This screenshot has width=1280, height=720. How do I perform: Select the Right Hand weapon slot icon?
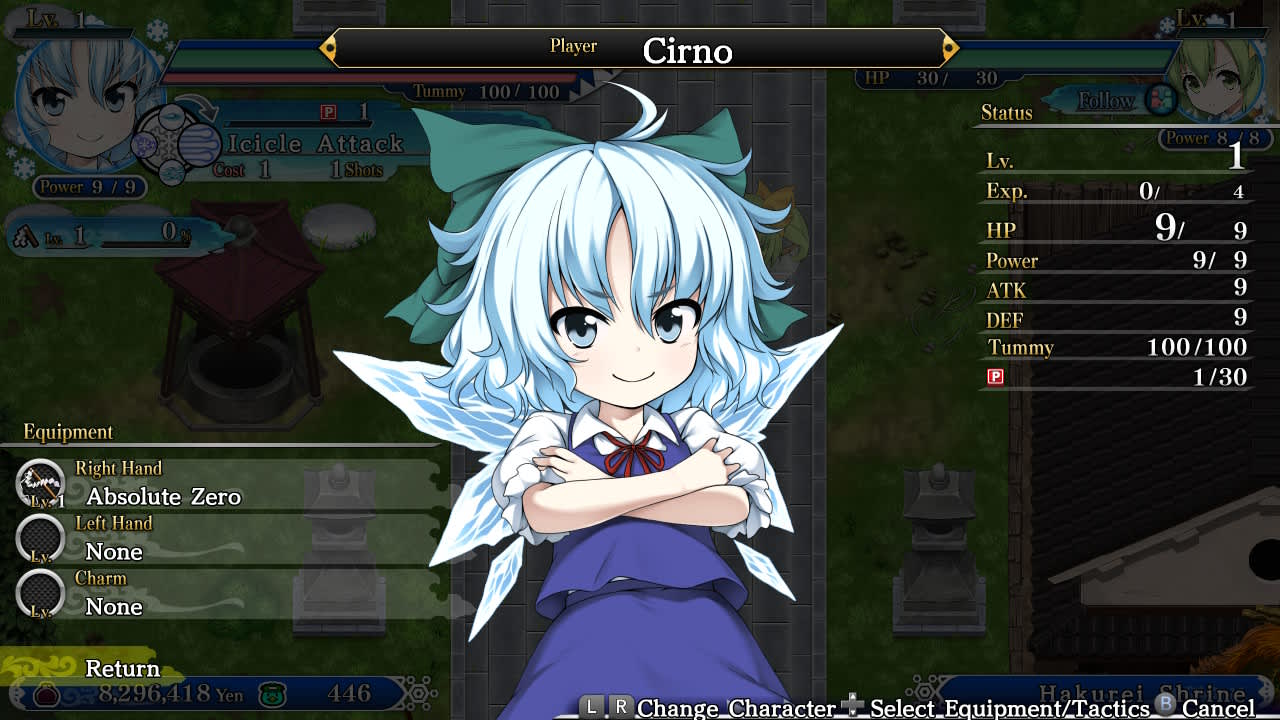coord(40,481)
